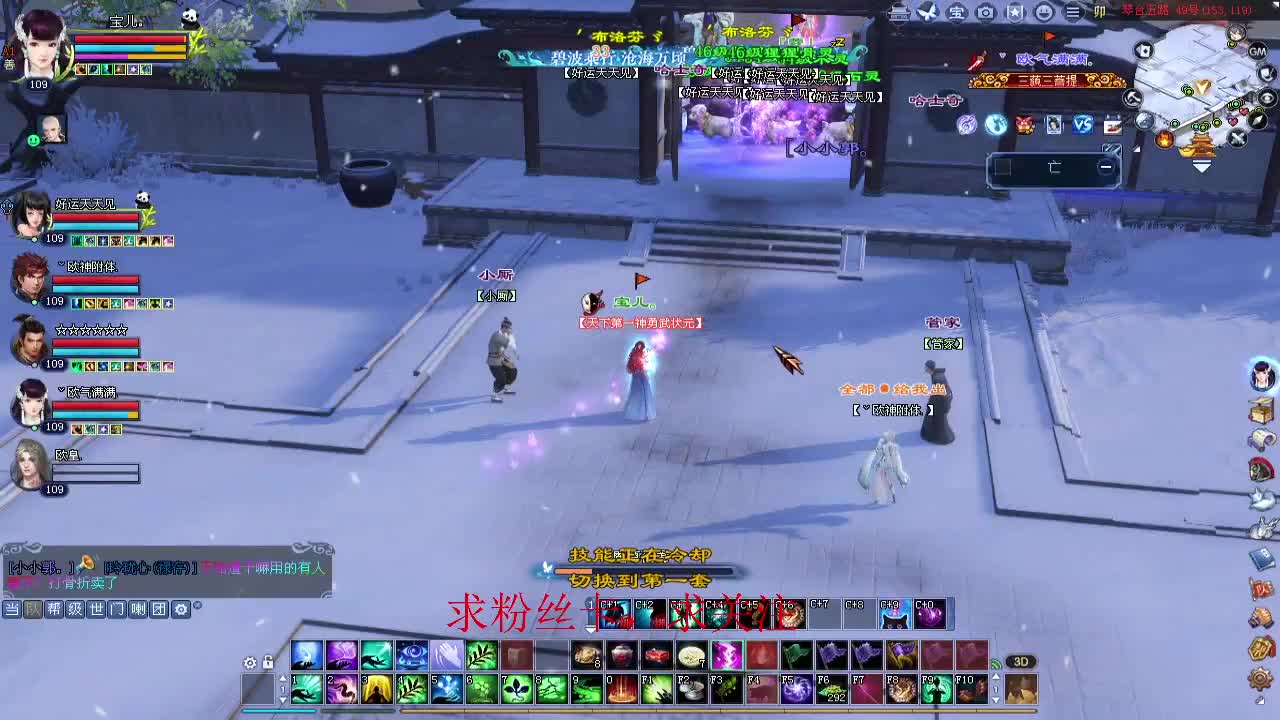The width and height of the screenshot is (1280, 720).
Task: Click the butterfly icon near the top bar
Action: (x=925, y=13)
